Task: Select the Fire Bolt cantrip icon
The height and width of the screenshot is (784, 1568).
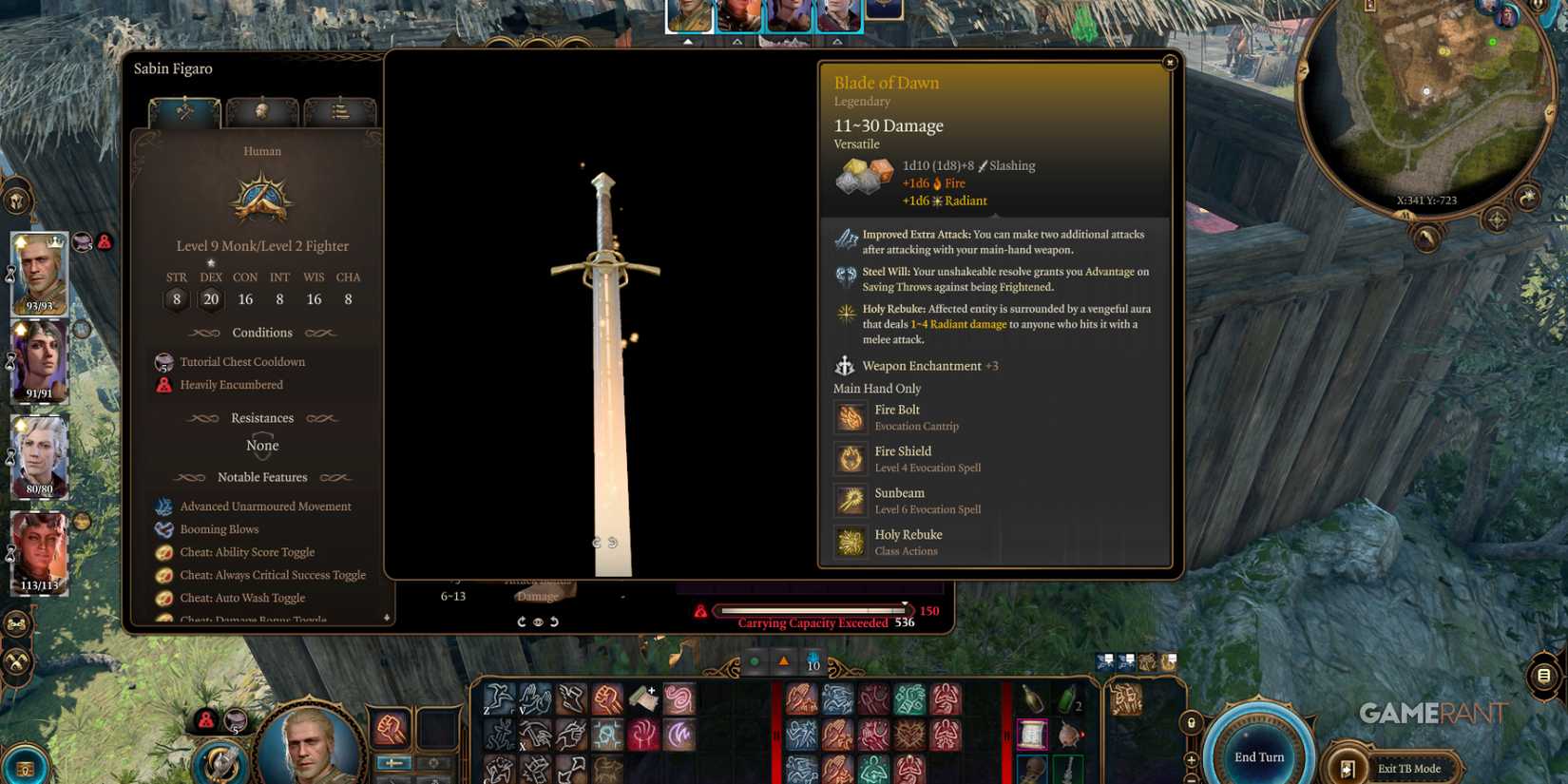Action: point(850,417)
